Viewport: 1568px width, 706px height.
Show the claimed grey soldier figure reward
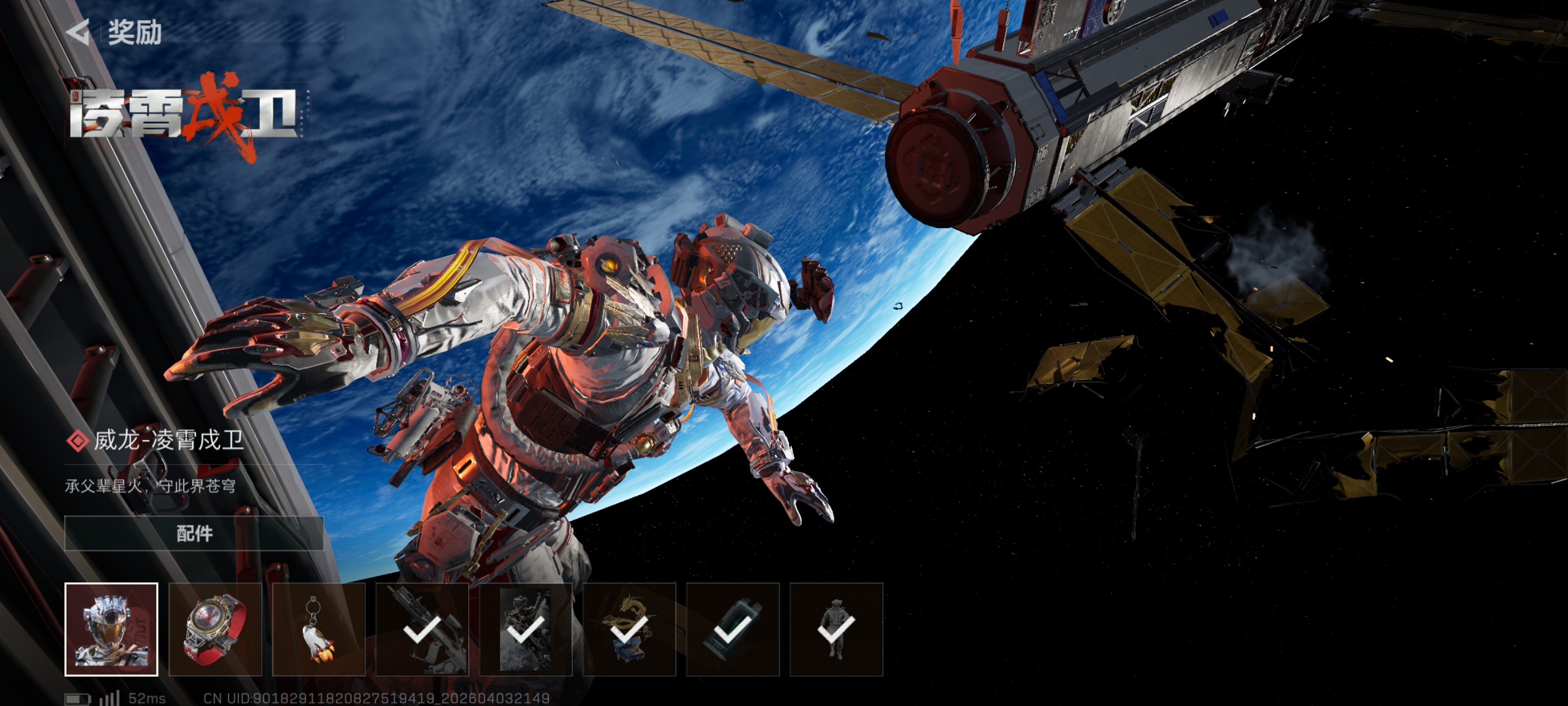pyautogui.click(x=836, y=629)
